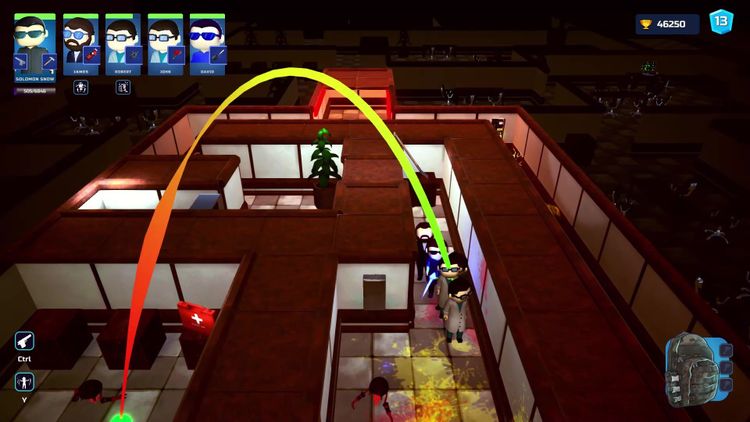The image size is (750, 422).
Task: Activate the pistol fire ability icon
Action: tap(24, 341)
